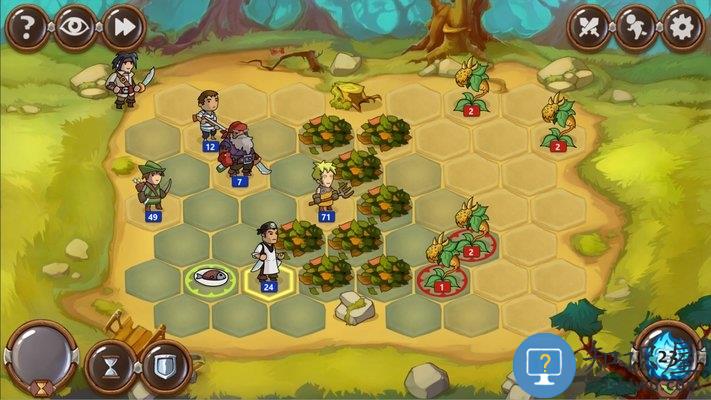The width and height of the screenshot is (711, 400).
Task: Open the blue flame magic orb
Action: [669, 358]
